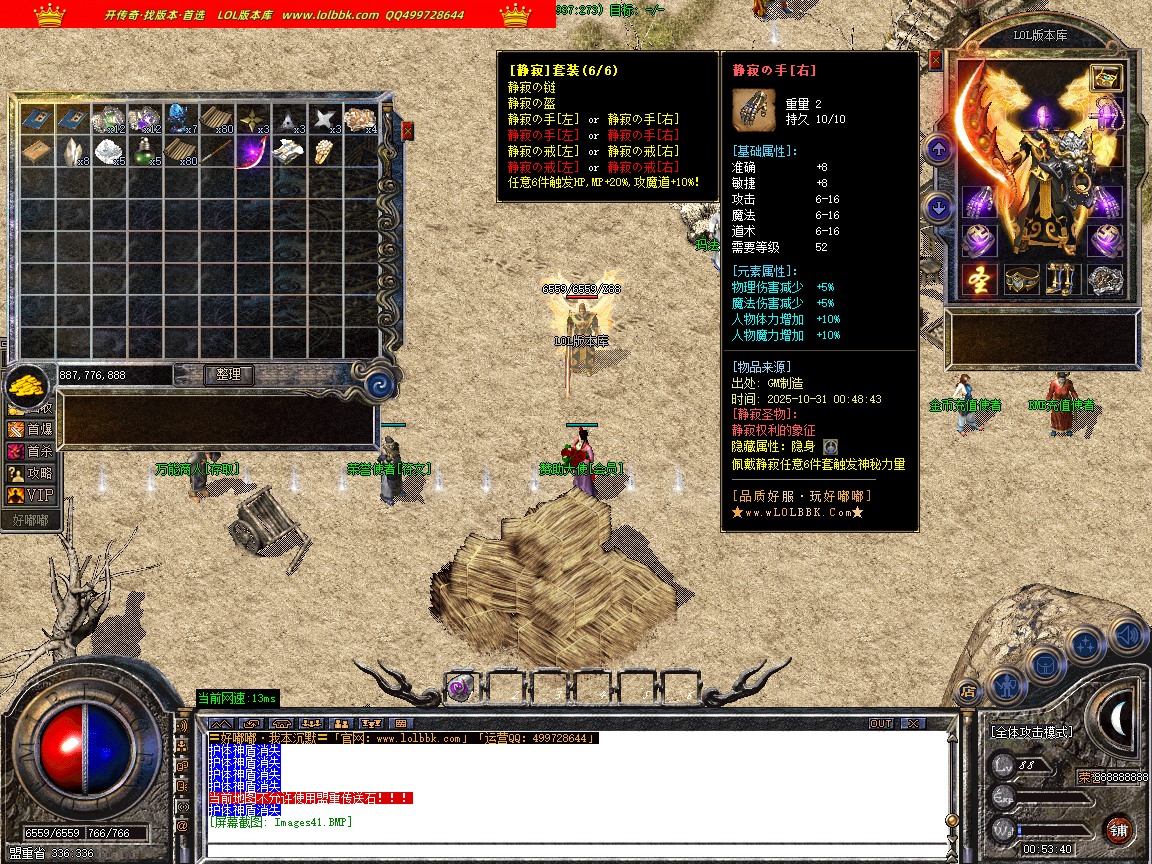Screen dimensions: 1152x864
Task: Select the gold four-point shuriken item
Action: [251, 118]
